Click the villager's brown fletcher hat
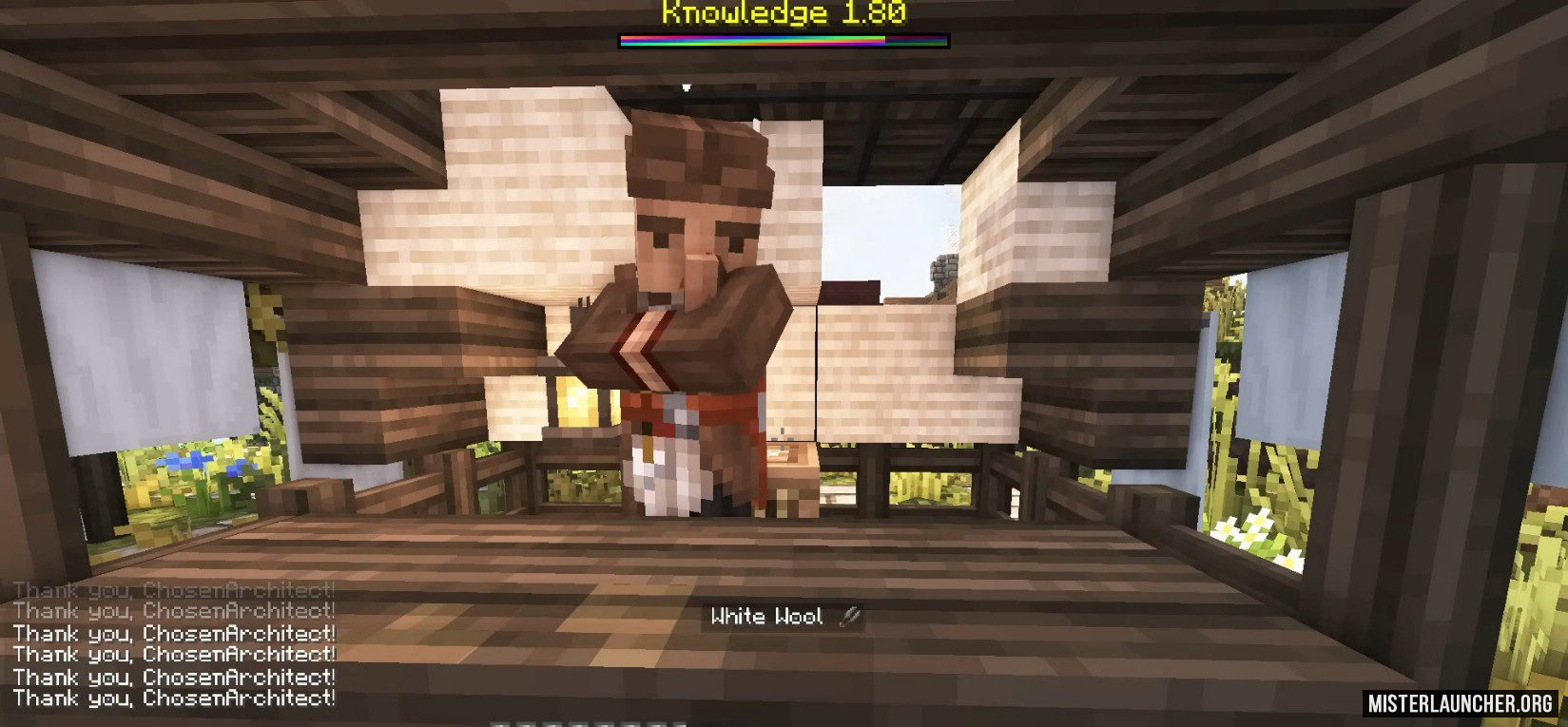1568x727 pixels. 694,162
